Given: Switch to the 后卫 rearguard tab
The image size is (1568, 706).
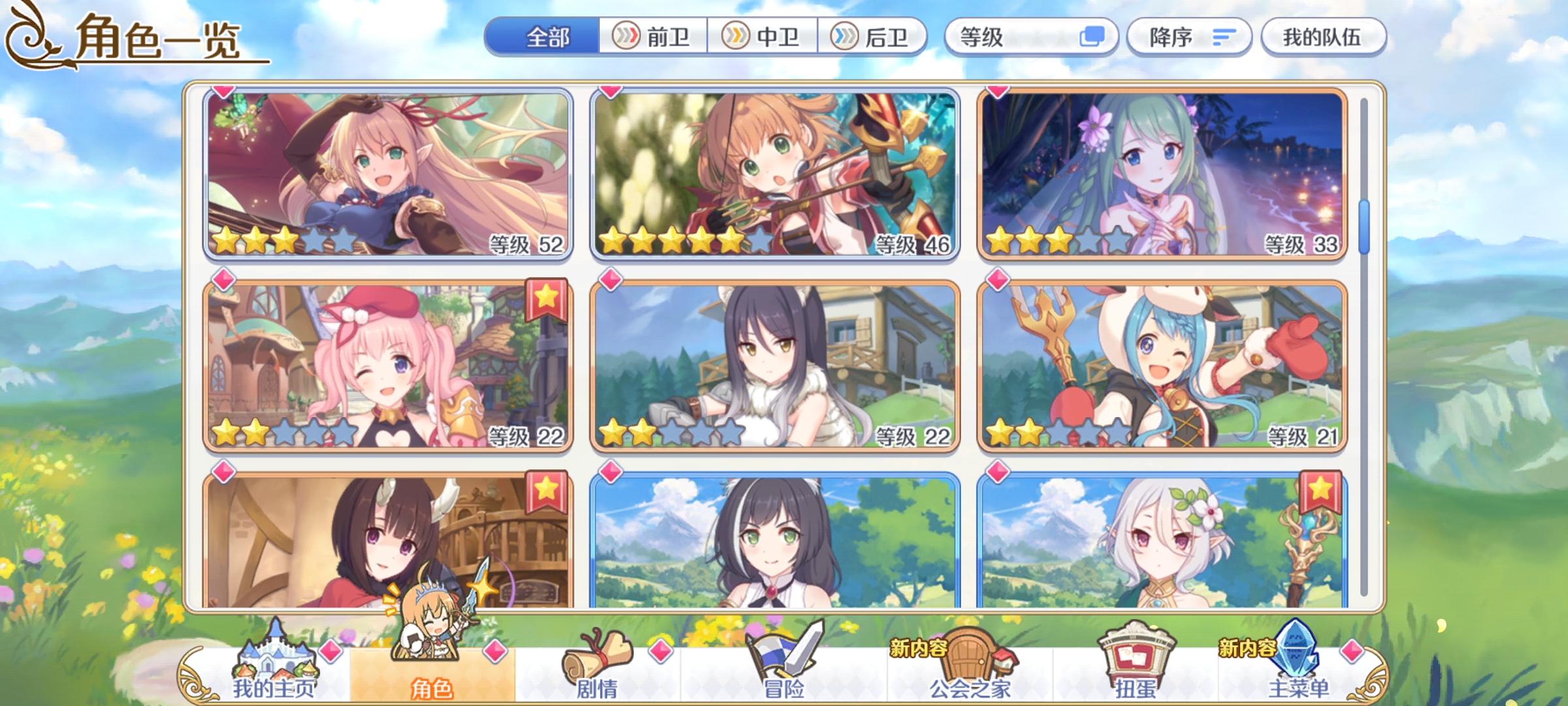Looking at the screenshot, I should 875,37.
